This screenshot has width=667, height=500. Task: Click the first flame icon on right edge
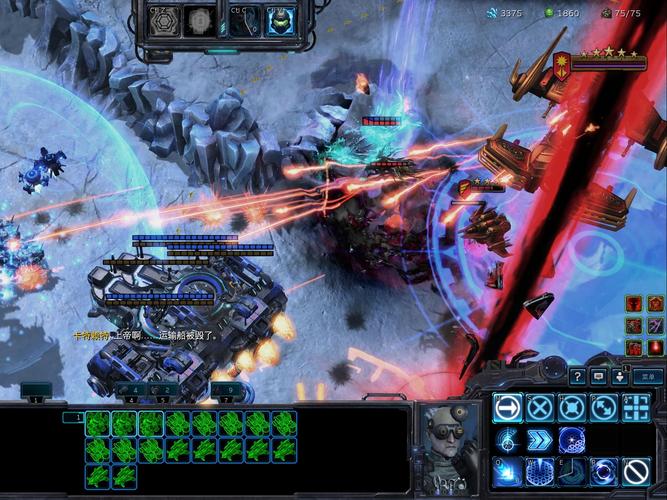tap(633, 303)
